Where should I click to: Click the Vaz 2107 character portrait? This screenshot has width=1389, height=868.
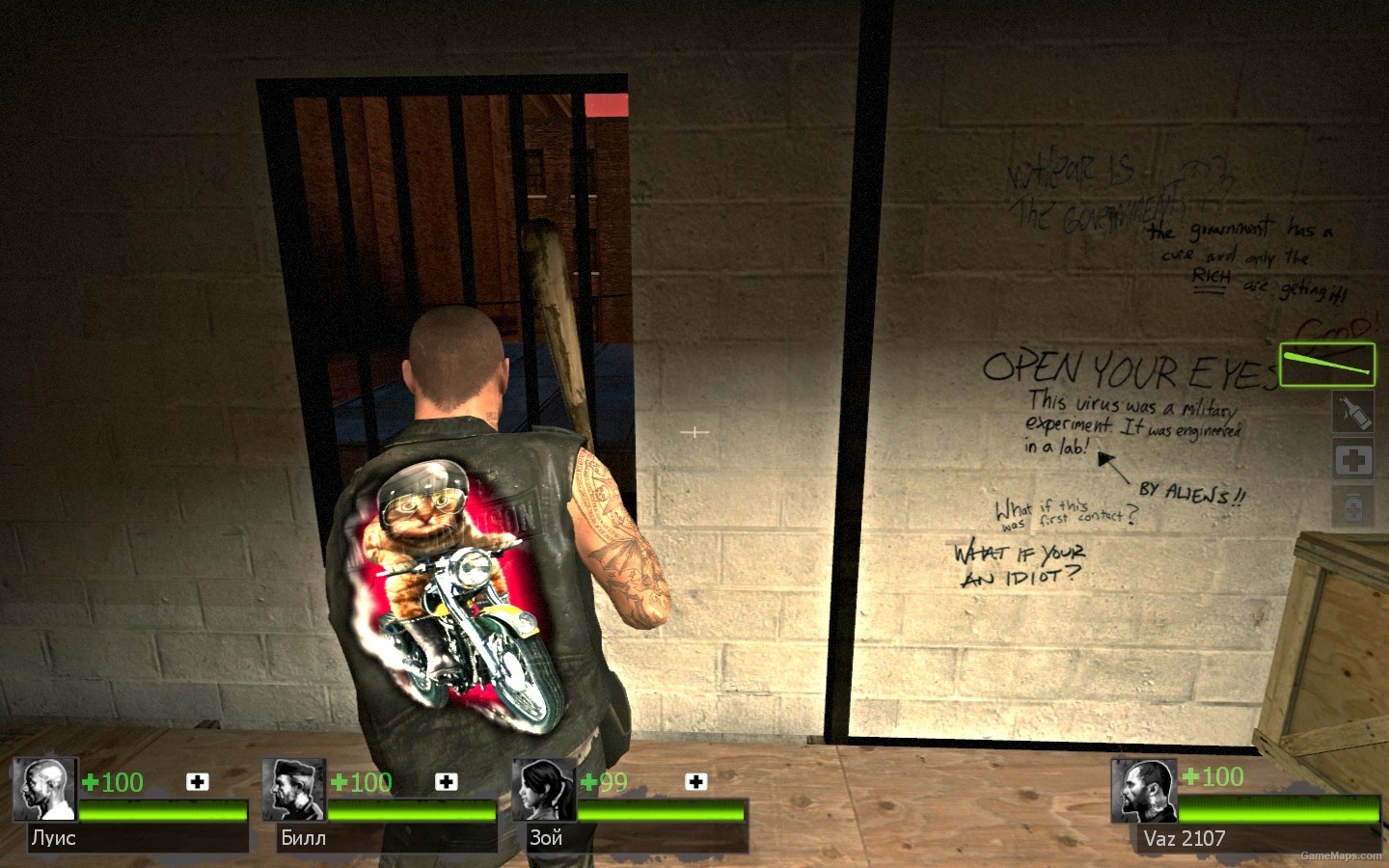coord(1144,789)
